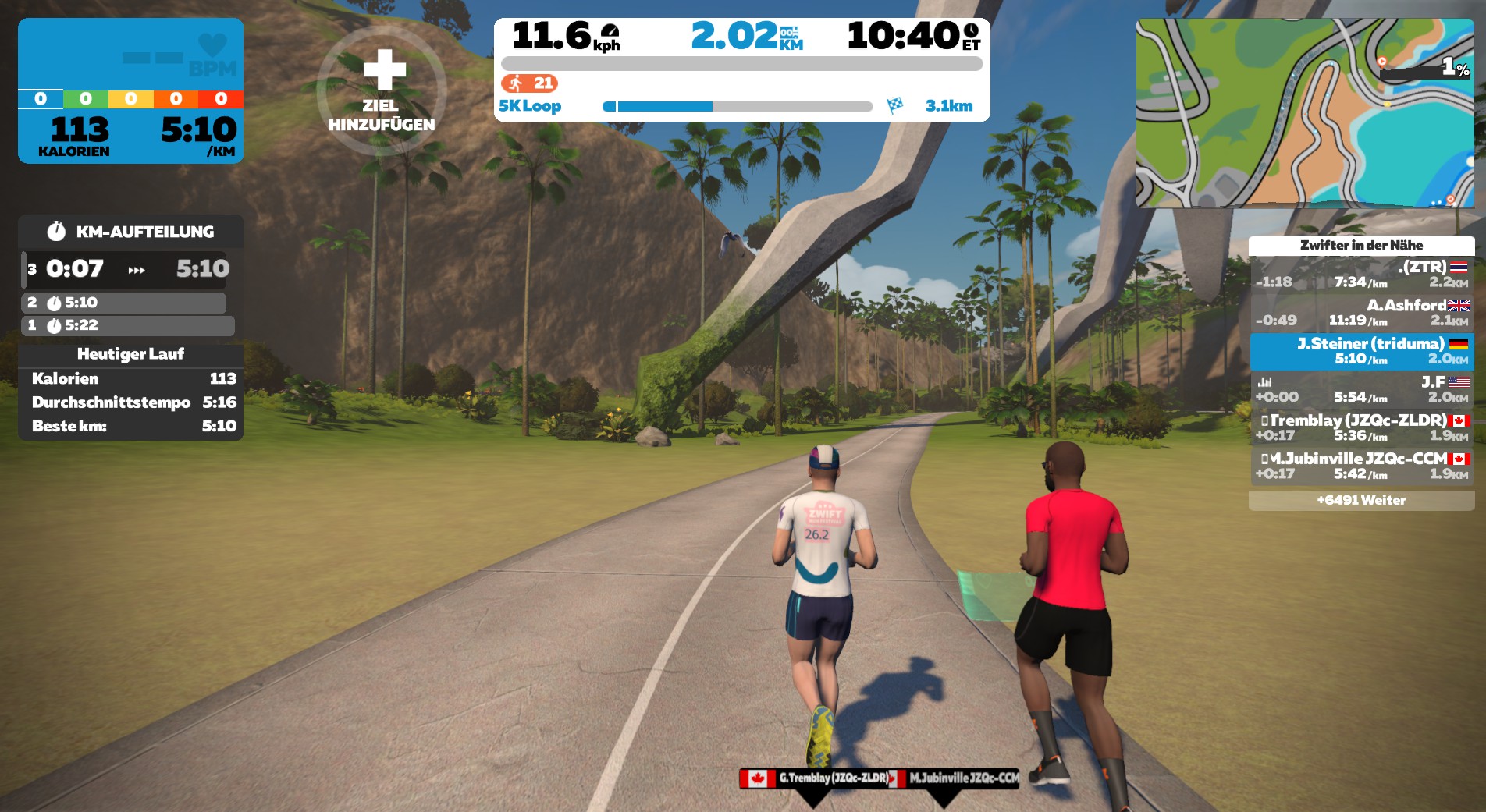Select M.Jubinville JZQc-CCM in the list
This screenshot has height=812, width=1486.
tap(1361, 466)
